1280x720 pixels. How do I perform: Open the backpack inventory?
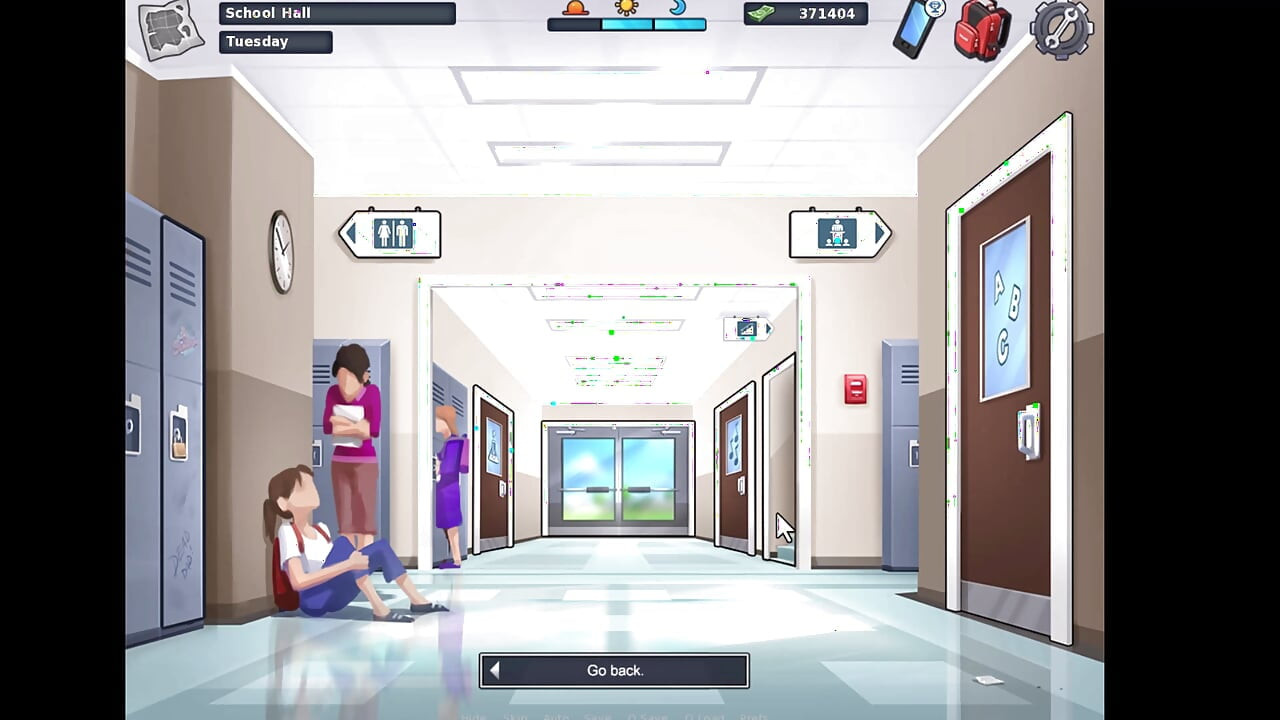tap(980, 30)
